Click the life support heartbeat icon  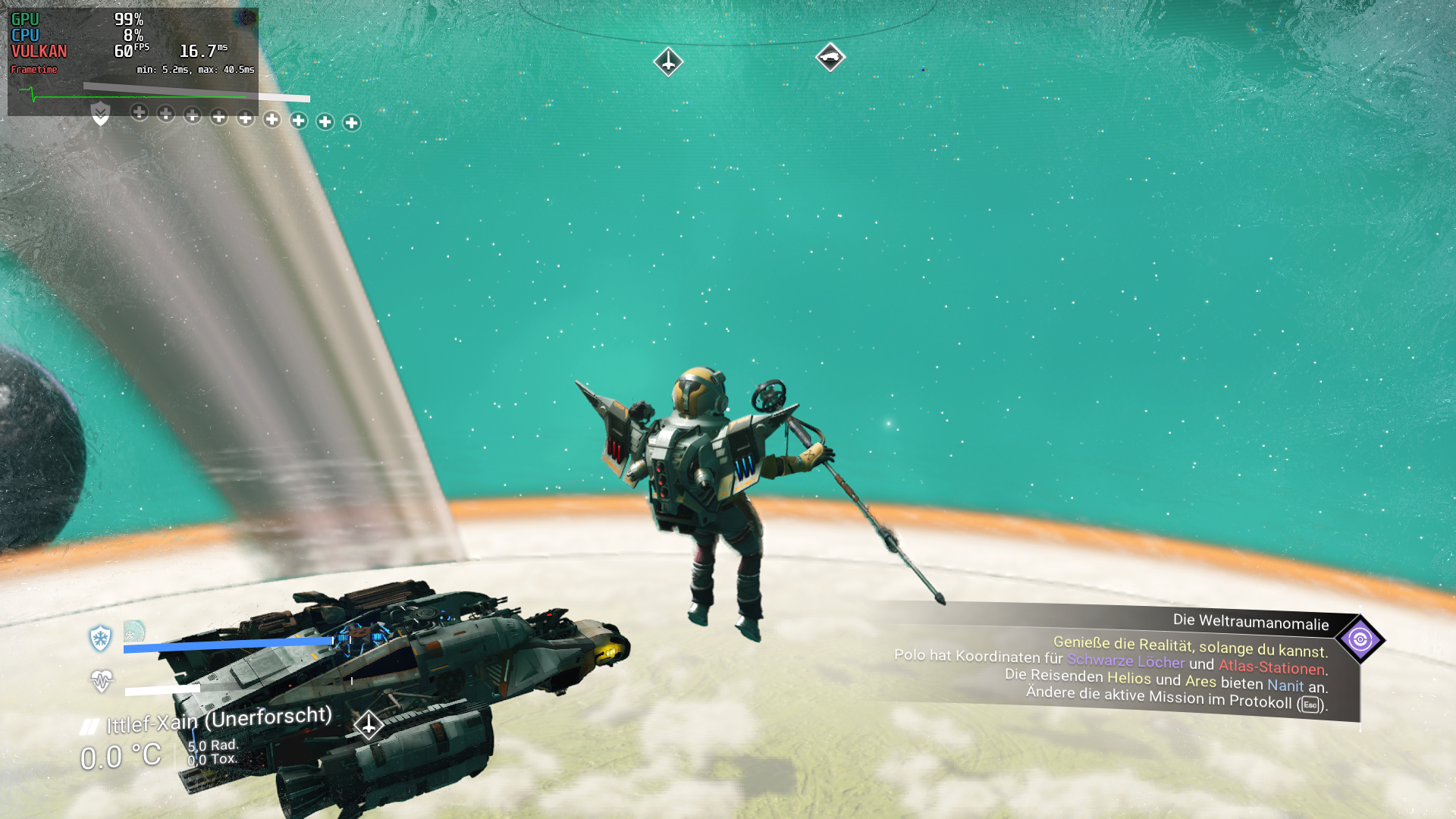coord(101,681)
